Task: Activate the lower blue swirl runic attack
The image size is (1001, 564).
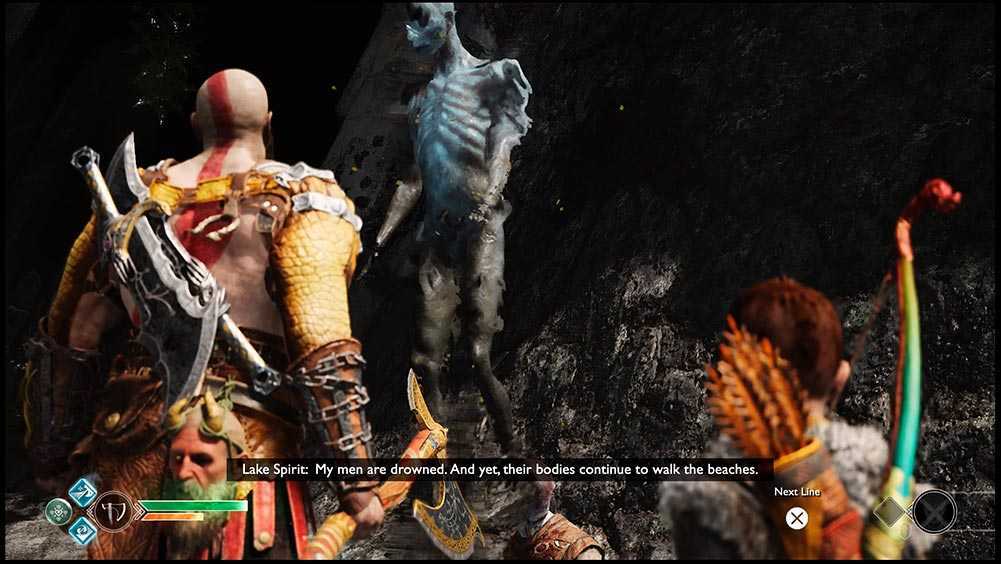Action: [x=82, y=530]
